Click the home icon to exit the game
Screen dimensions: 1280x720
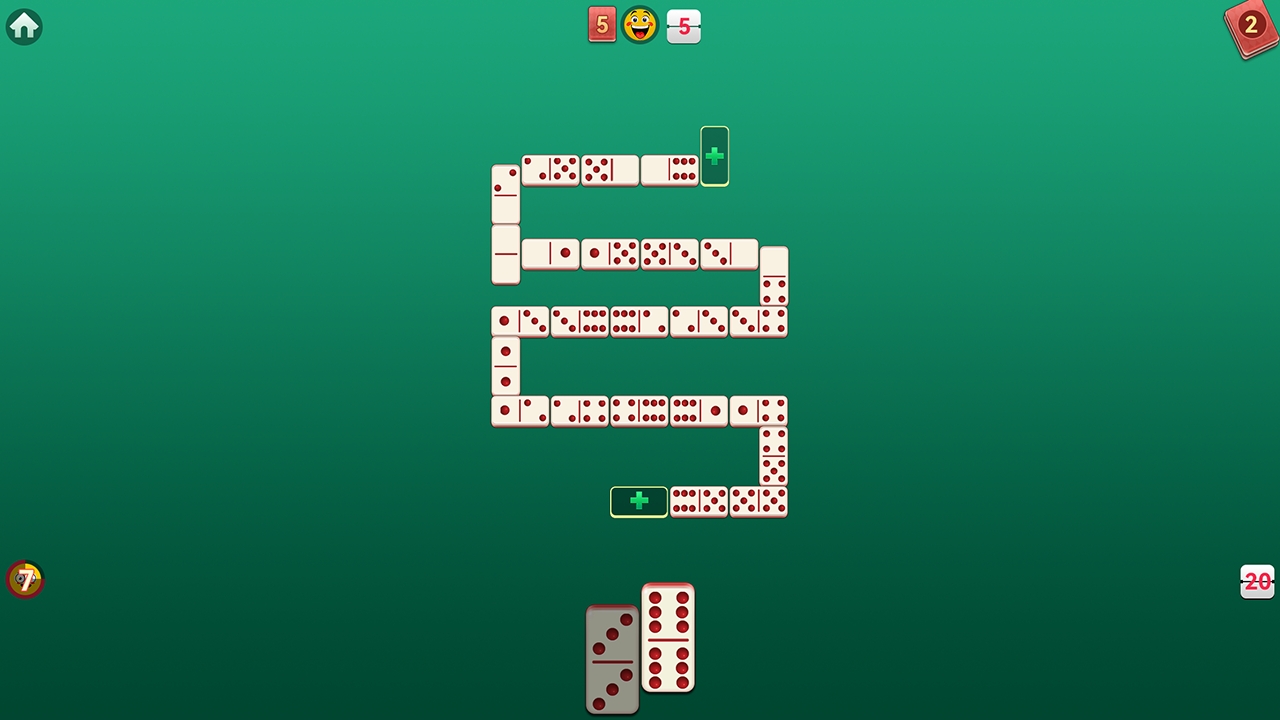tap(24, 26)
